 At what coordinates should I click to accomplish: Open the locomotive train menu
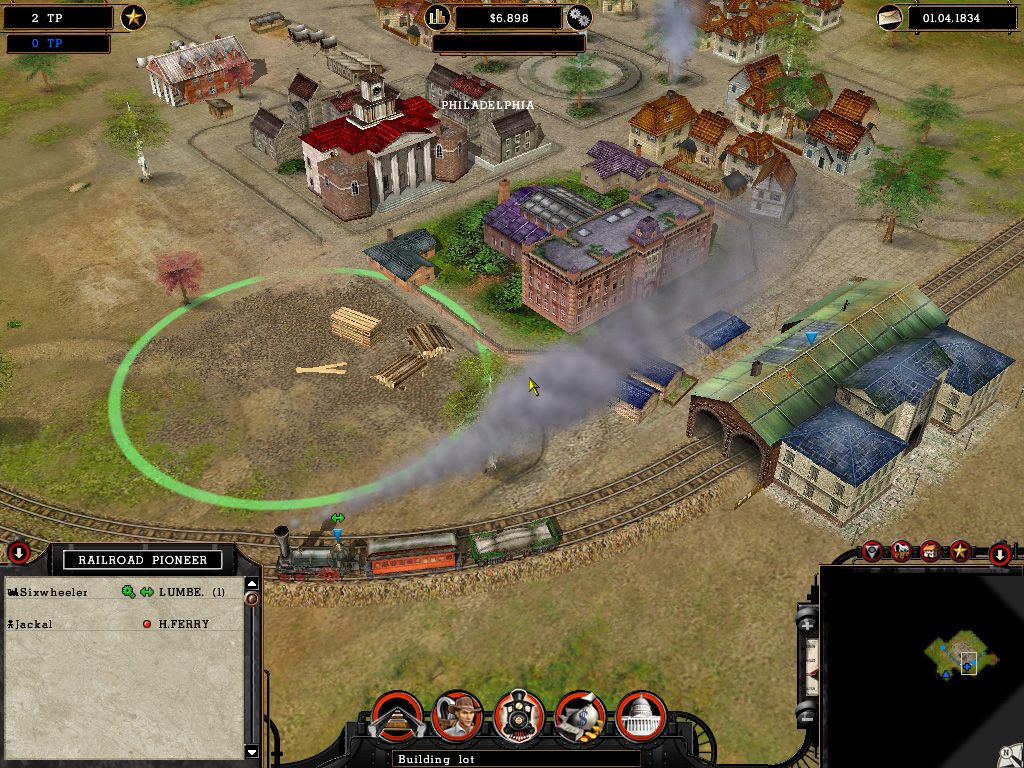point(519,716)
